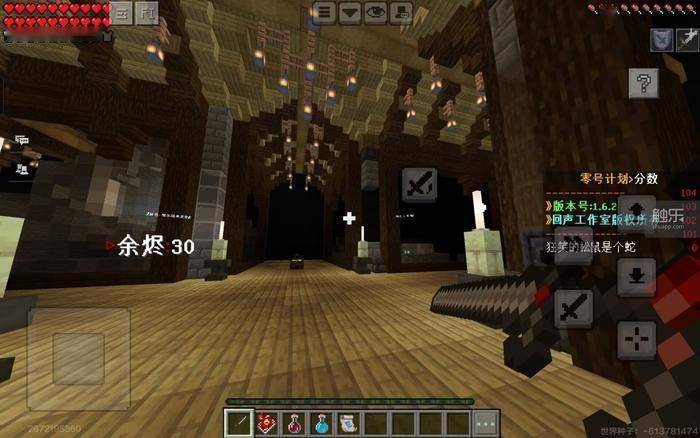Screen dimensions: 700x438
Task: Select the red potion hotbar slot
Action: (x=295, y=422)
